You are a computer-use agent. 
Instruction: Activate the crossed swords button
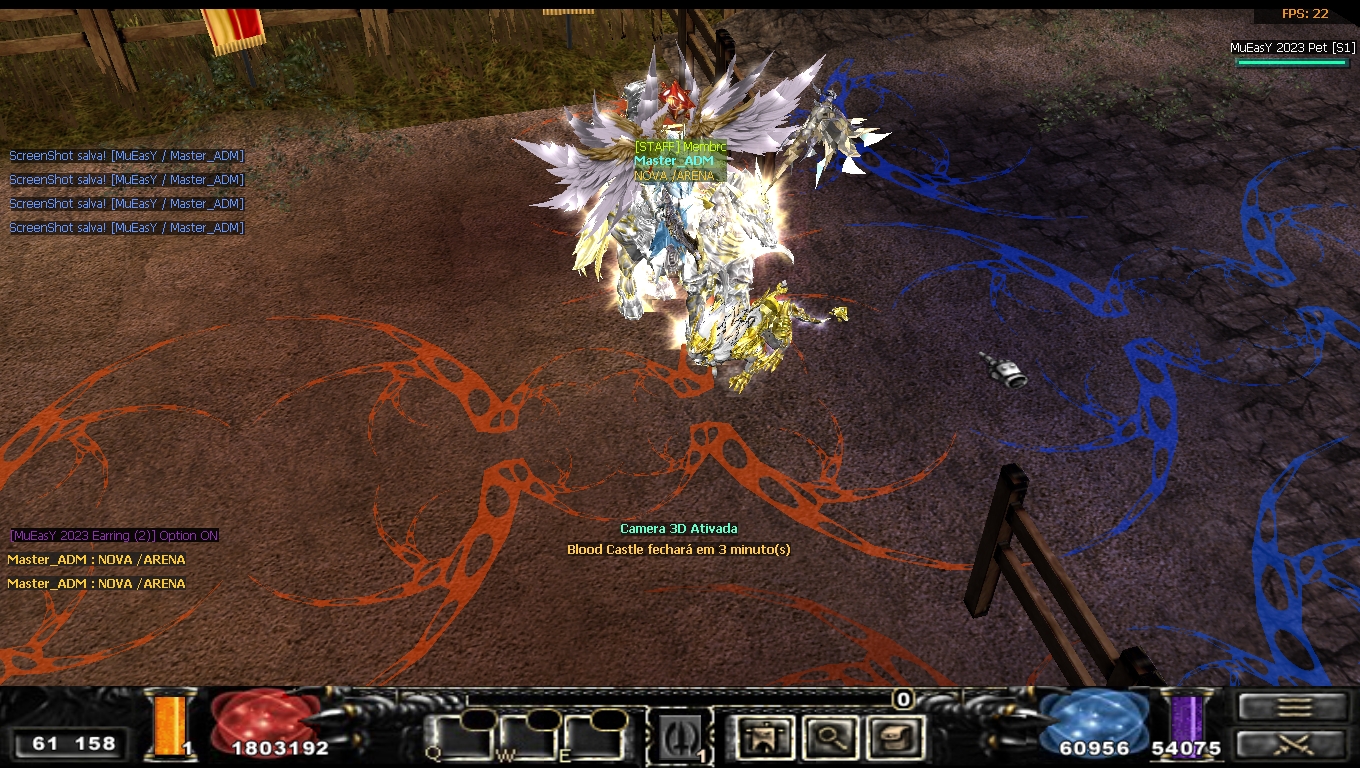coord(1293,744)
